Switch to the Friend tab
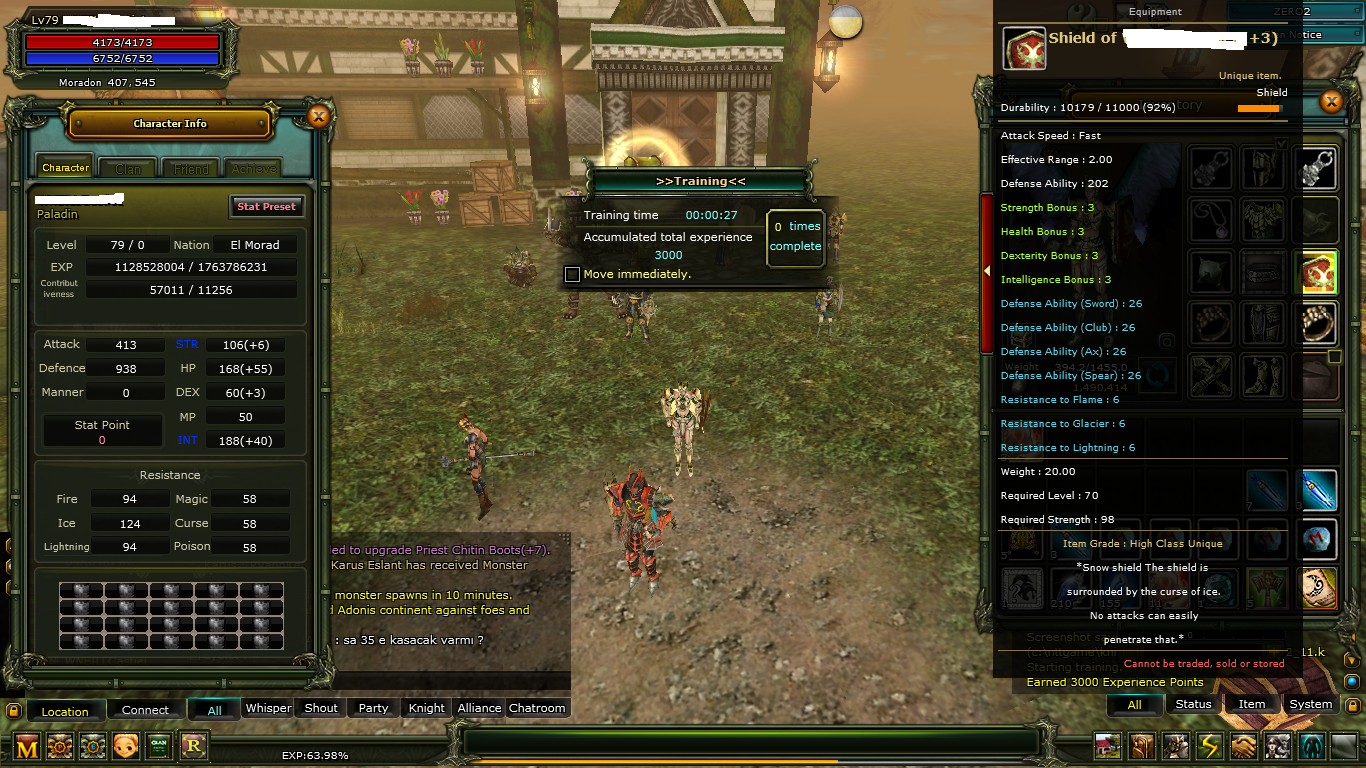The image size is (1366, 768). point(191,169)
